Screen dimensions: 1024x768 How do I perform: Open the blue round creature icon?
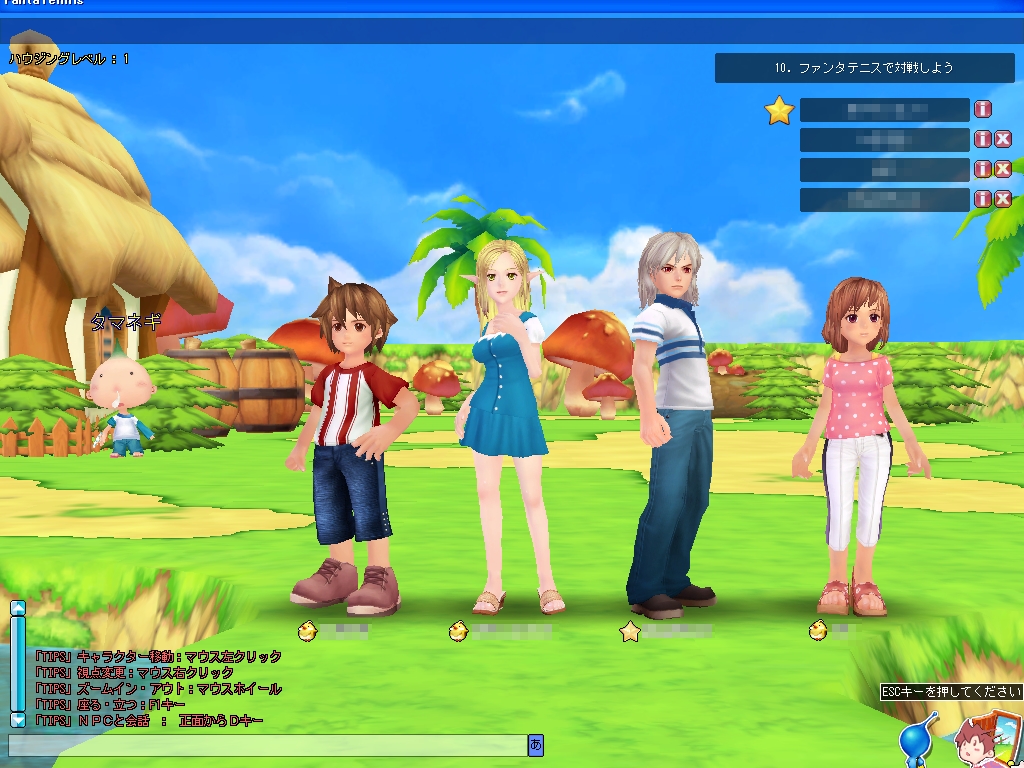(916, 742)
